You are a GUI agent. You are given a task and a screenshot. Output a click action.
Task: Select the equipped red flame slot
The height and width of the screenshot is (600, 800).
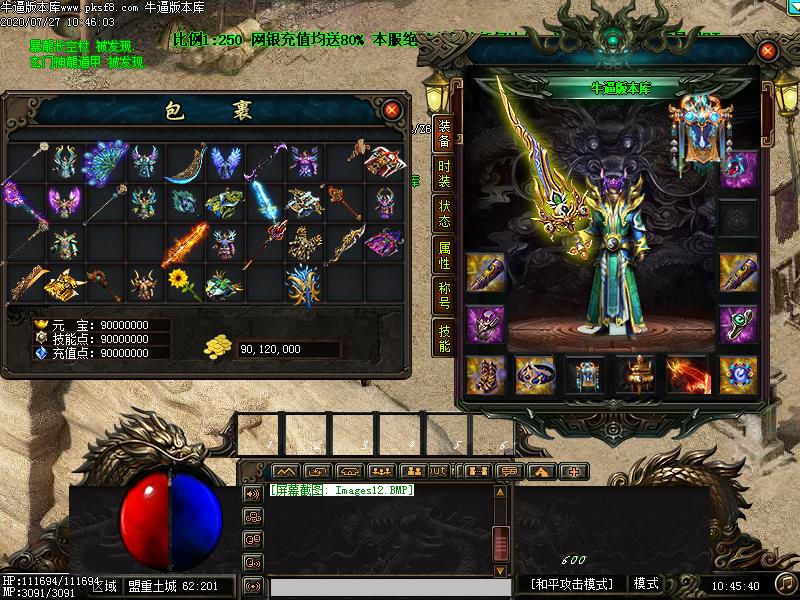click(687, 374)
